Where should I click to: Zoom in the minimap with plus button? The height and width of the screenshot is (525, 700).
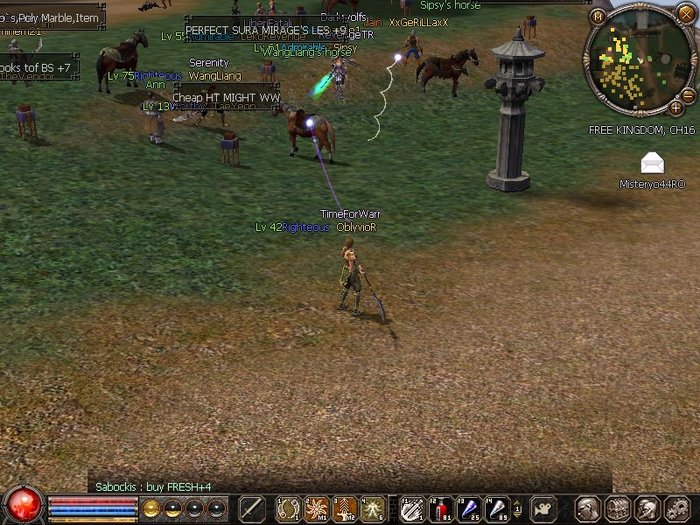click(x=675, y=107)
